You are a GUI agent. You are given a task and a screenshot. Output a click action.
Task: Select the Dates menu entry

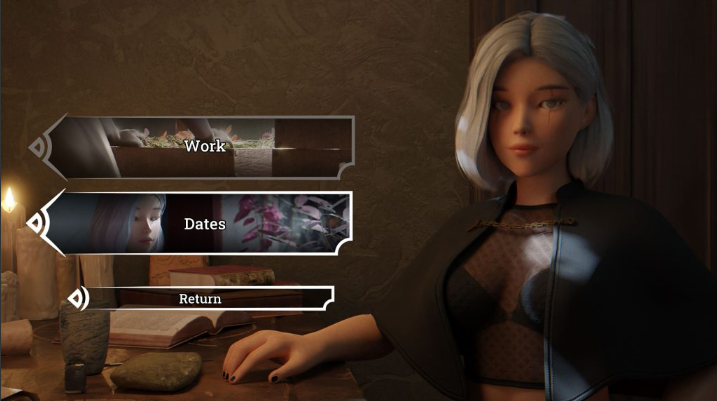[x=204, y=223]
